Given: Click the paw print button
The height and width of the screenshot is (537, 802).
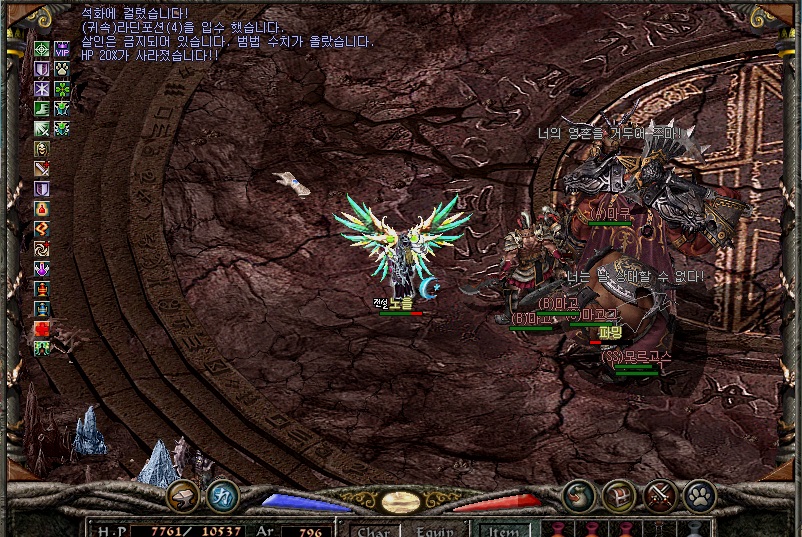Looking at the screenshot, I should point(699,495).
